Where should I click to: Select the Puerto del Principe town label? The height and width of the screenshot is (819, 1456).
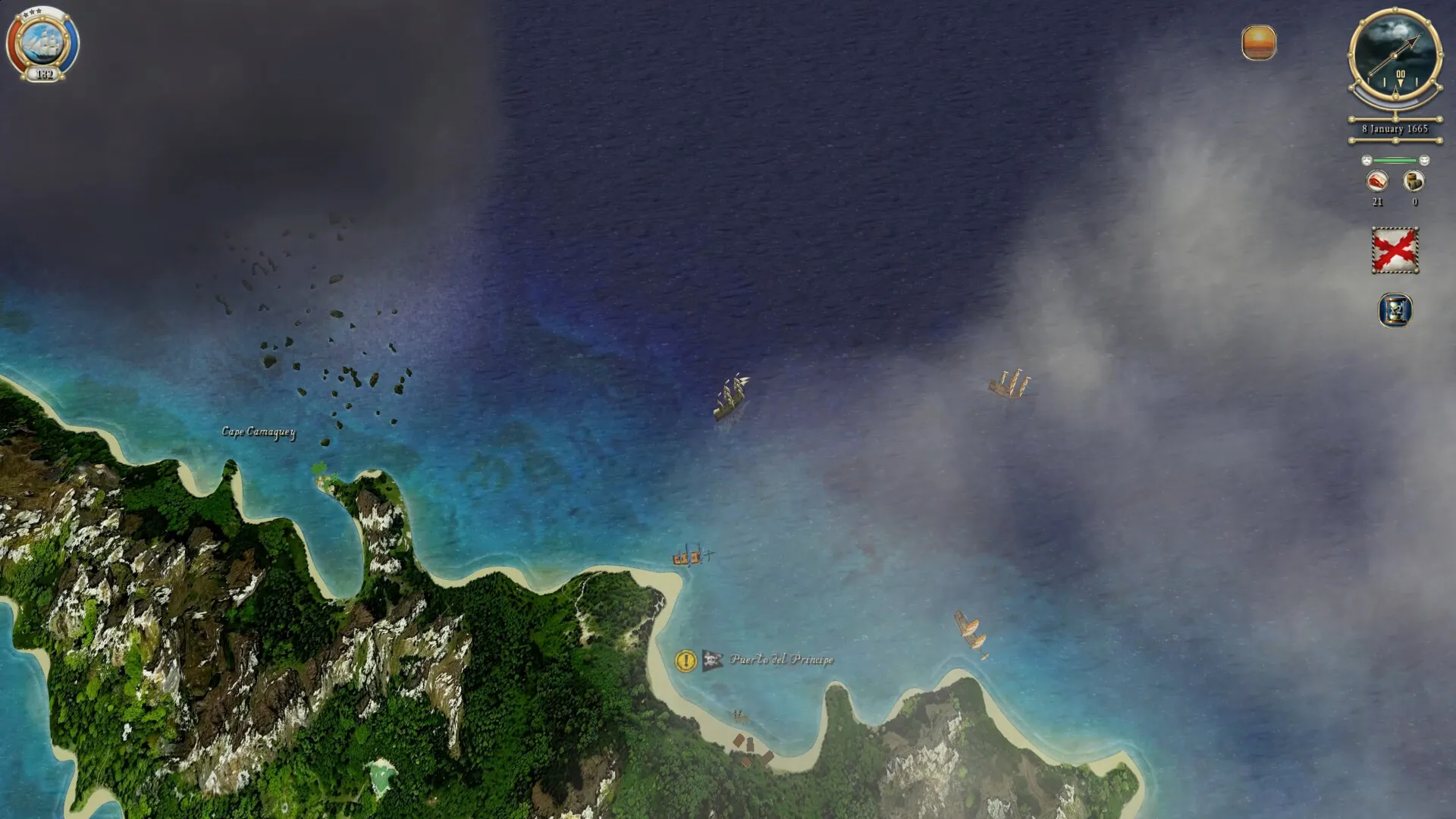[781, 660]
